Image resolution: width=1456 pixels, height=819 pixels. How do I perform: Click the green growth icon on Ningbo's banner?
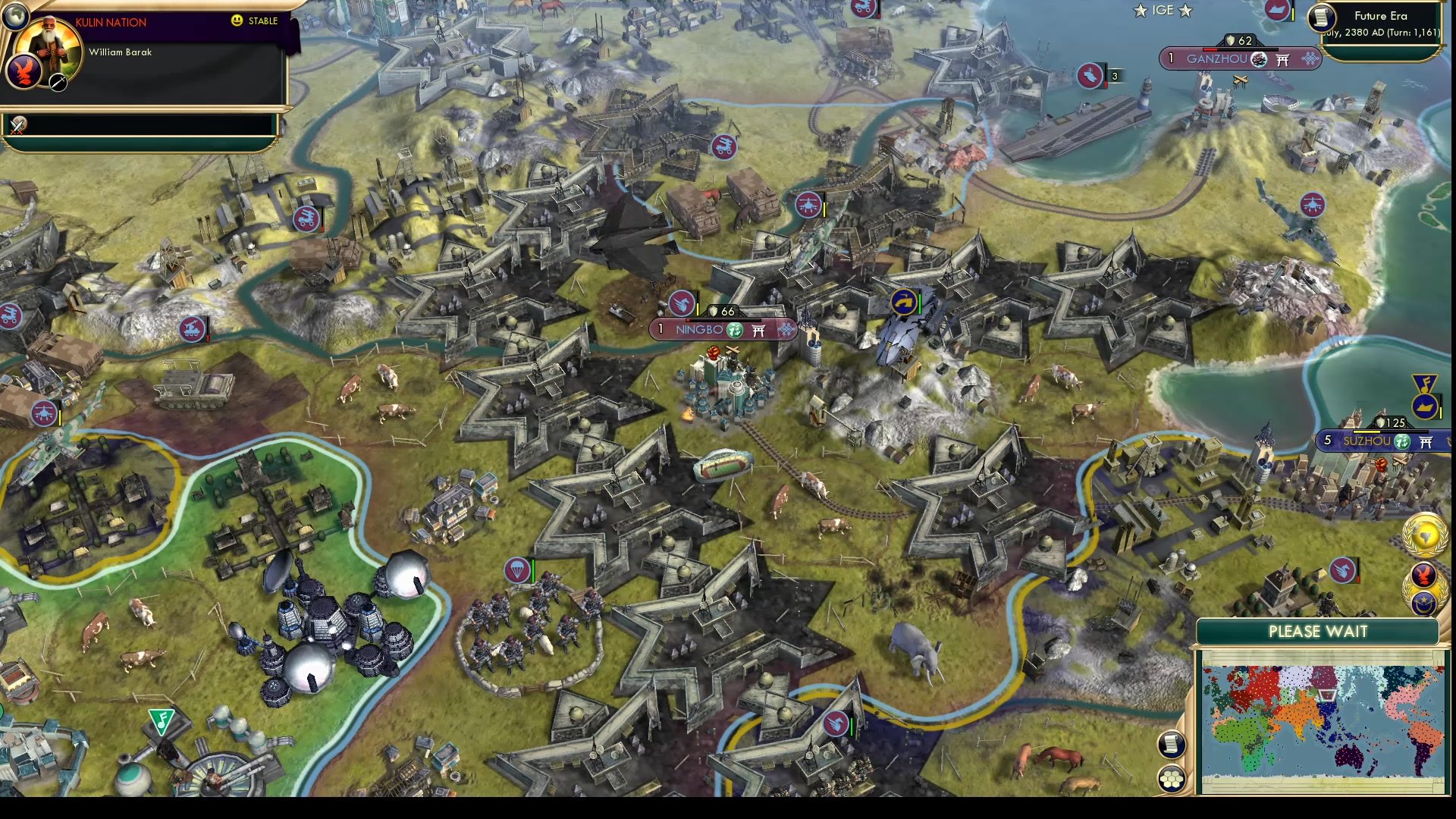[x=734, y=330]
